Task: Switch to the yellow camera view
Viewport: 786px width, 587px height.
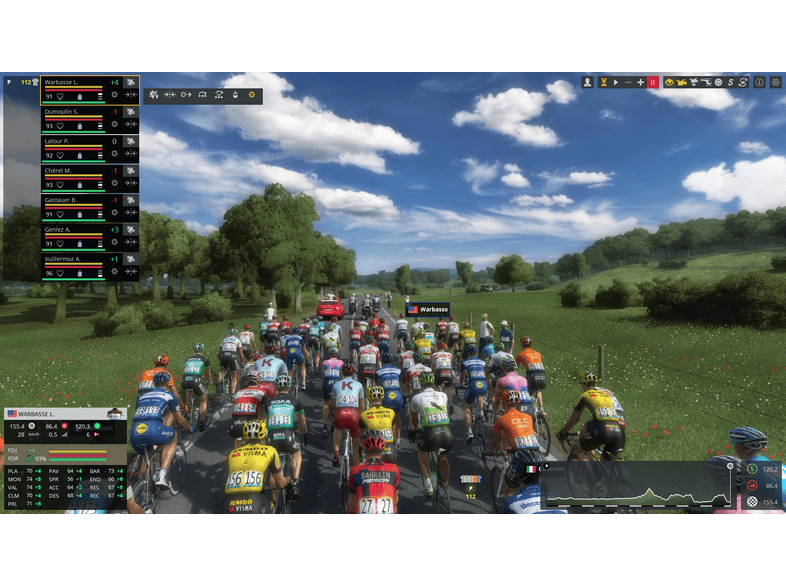Action: point(682,82)
